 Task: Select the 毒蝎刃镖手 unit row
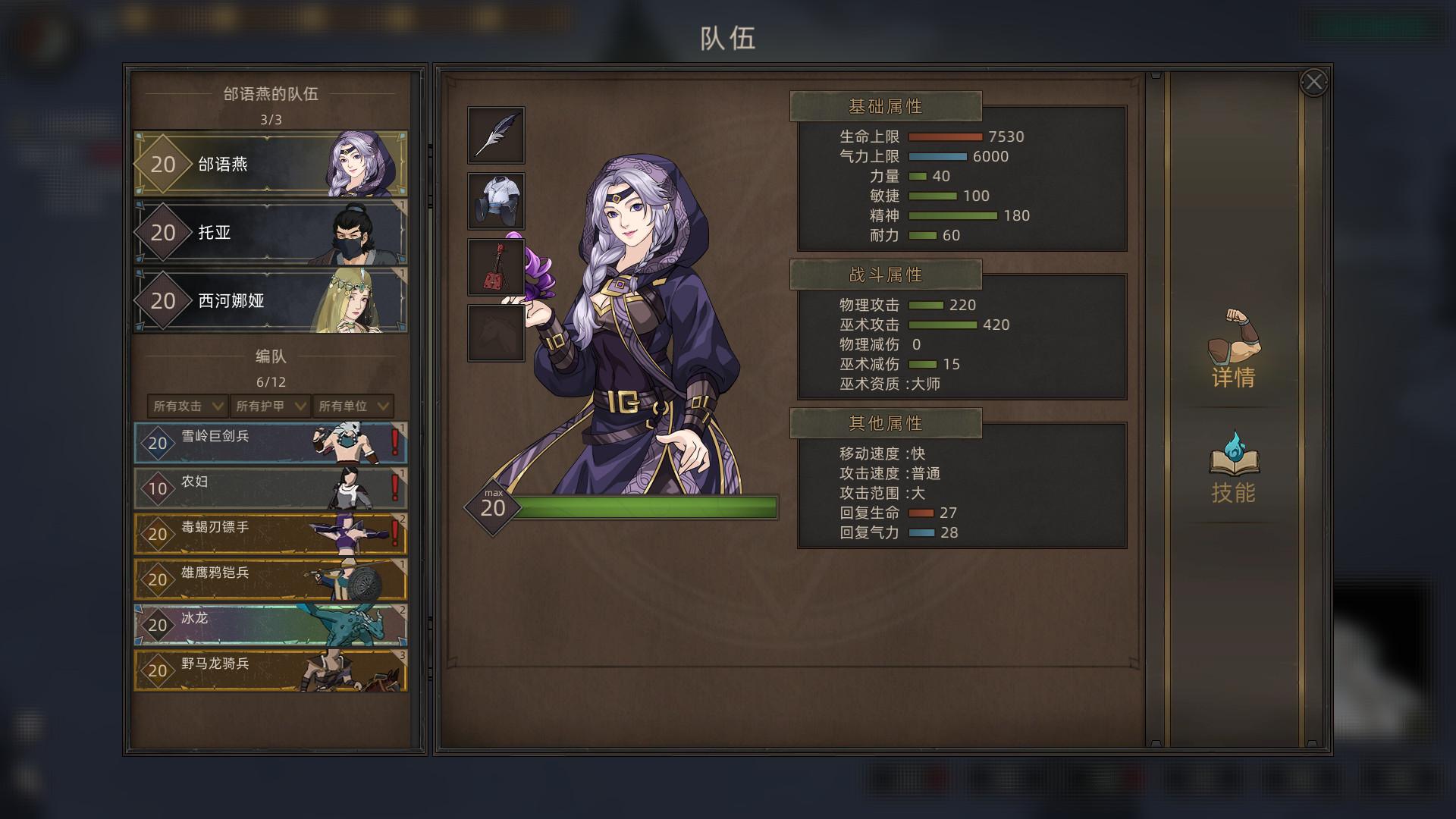point(270,534)
